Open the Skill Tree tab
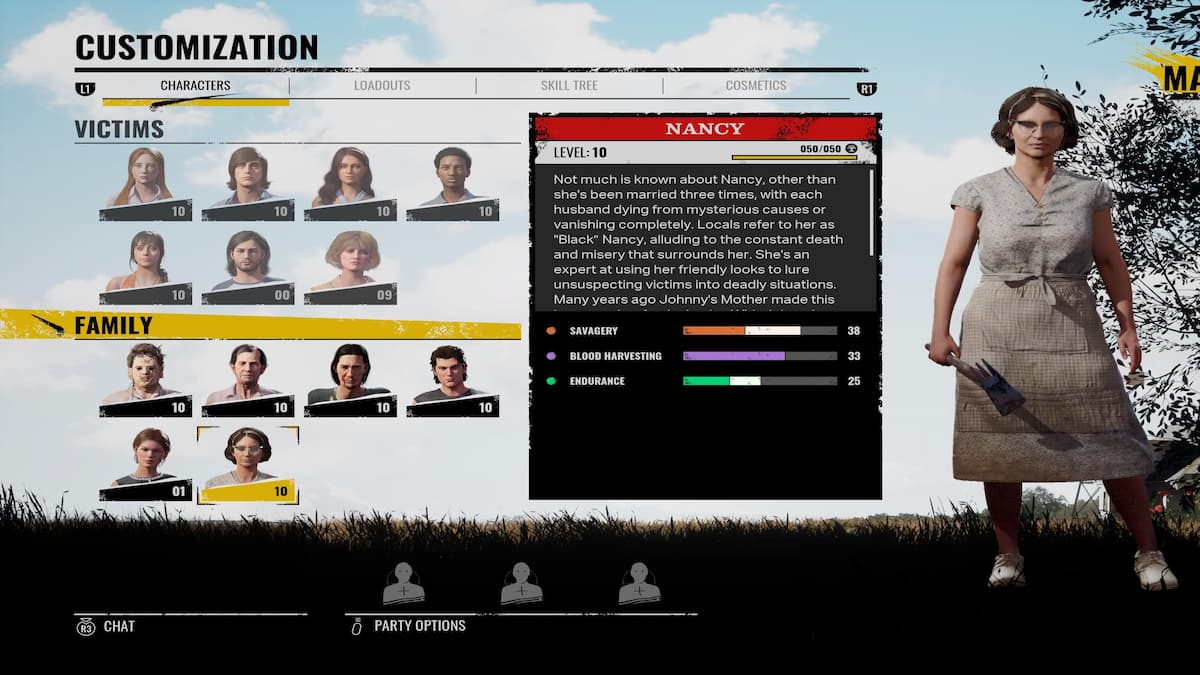The height and width of the screenshot is (675, 1200). (x=569, y=86)
